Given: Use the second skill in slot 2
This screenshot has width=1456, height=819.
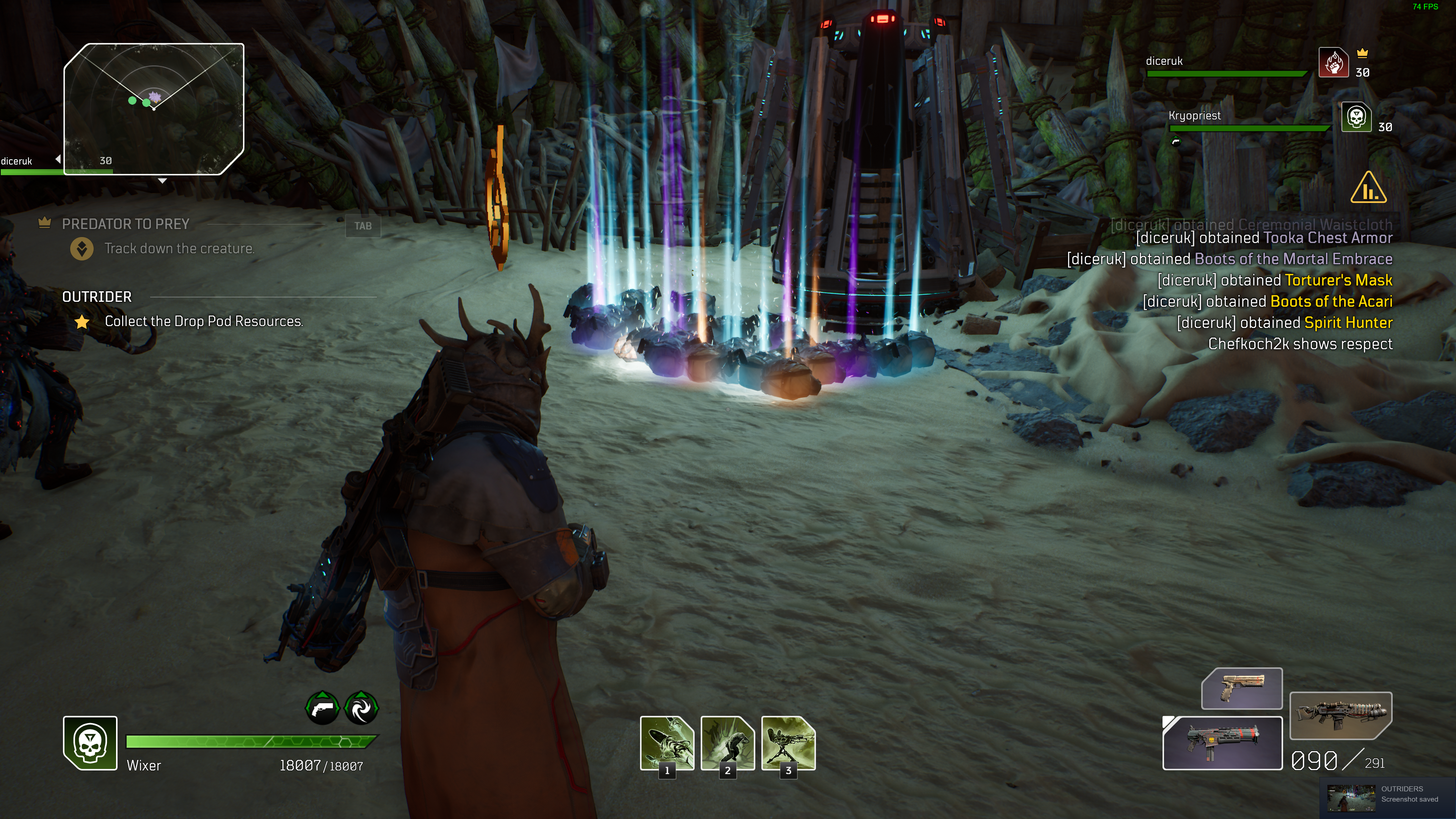Looking at the screenshot, I should pos(728,743).
